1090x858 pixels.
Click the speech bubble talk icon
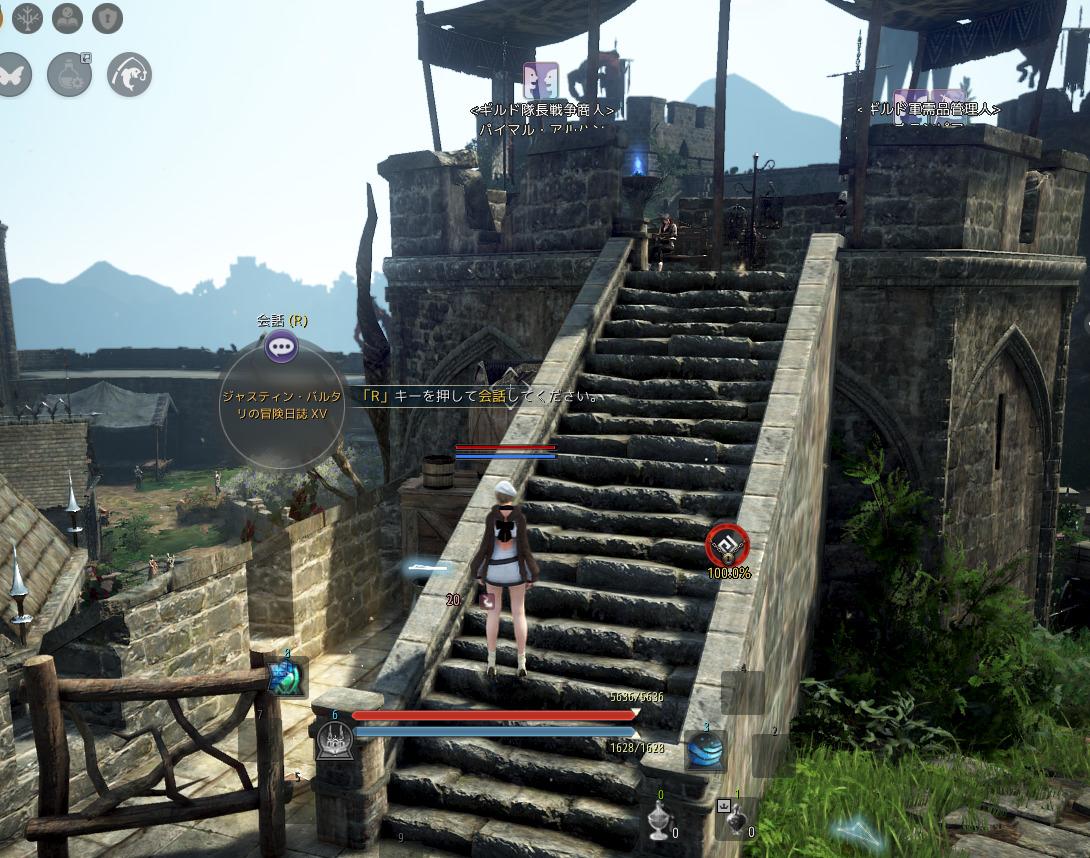click(281, 348)
